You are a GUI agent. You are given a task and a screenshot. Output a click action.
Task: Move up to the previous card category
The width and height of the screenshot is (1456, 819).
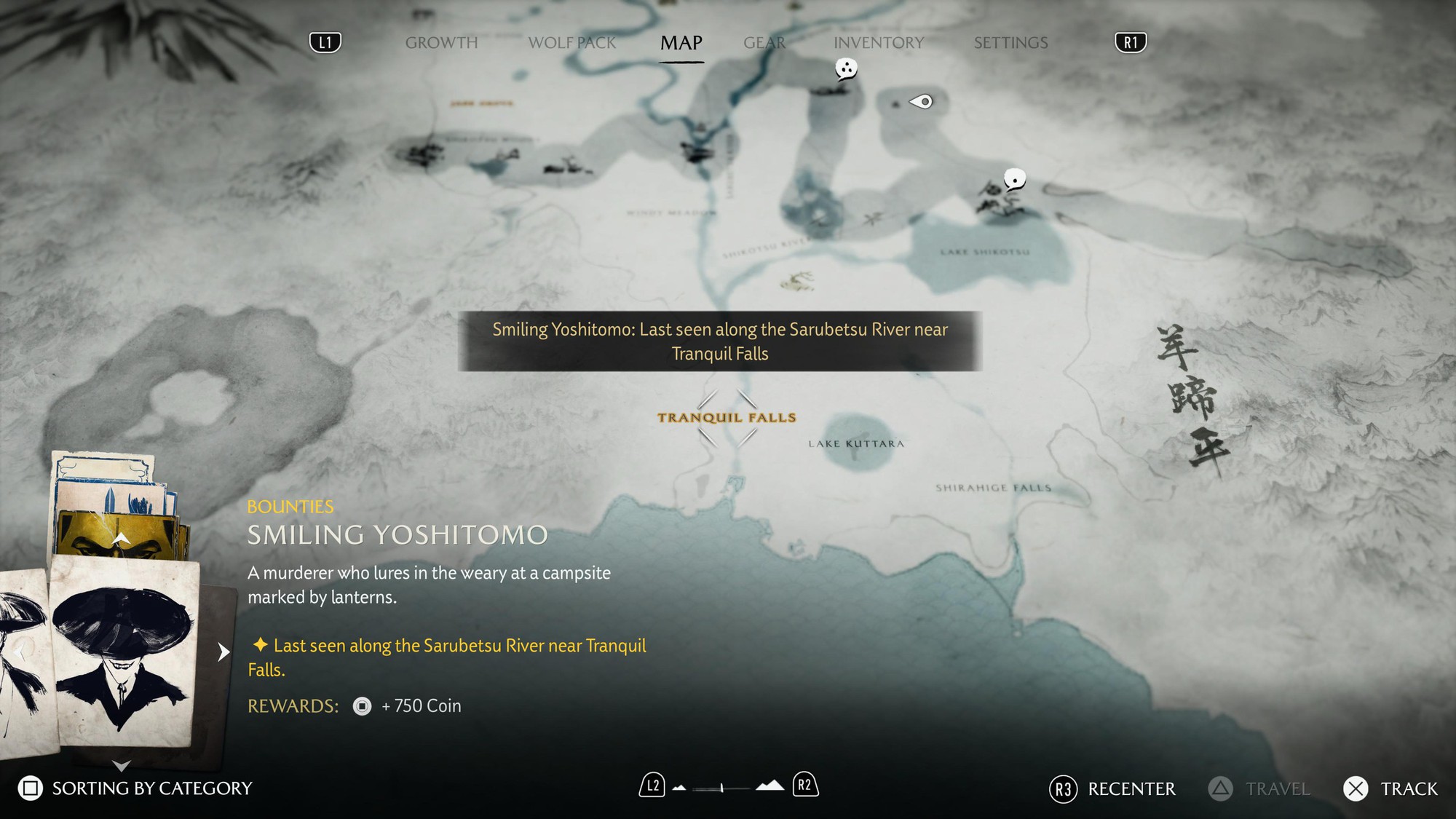pyautogui.click(x=122, y=539)
